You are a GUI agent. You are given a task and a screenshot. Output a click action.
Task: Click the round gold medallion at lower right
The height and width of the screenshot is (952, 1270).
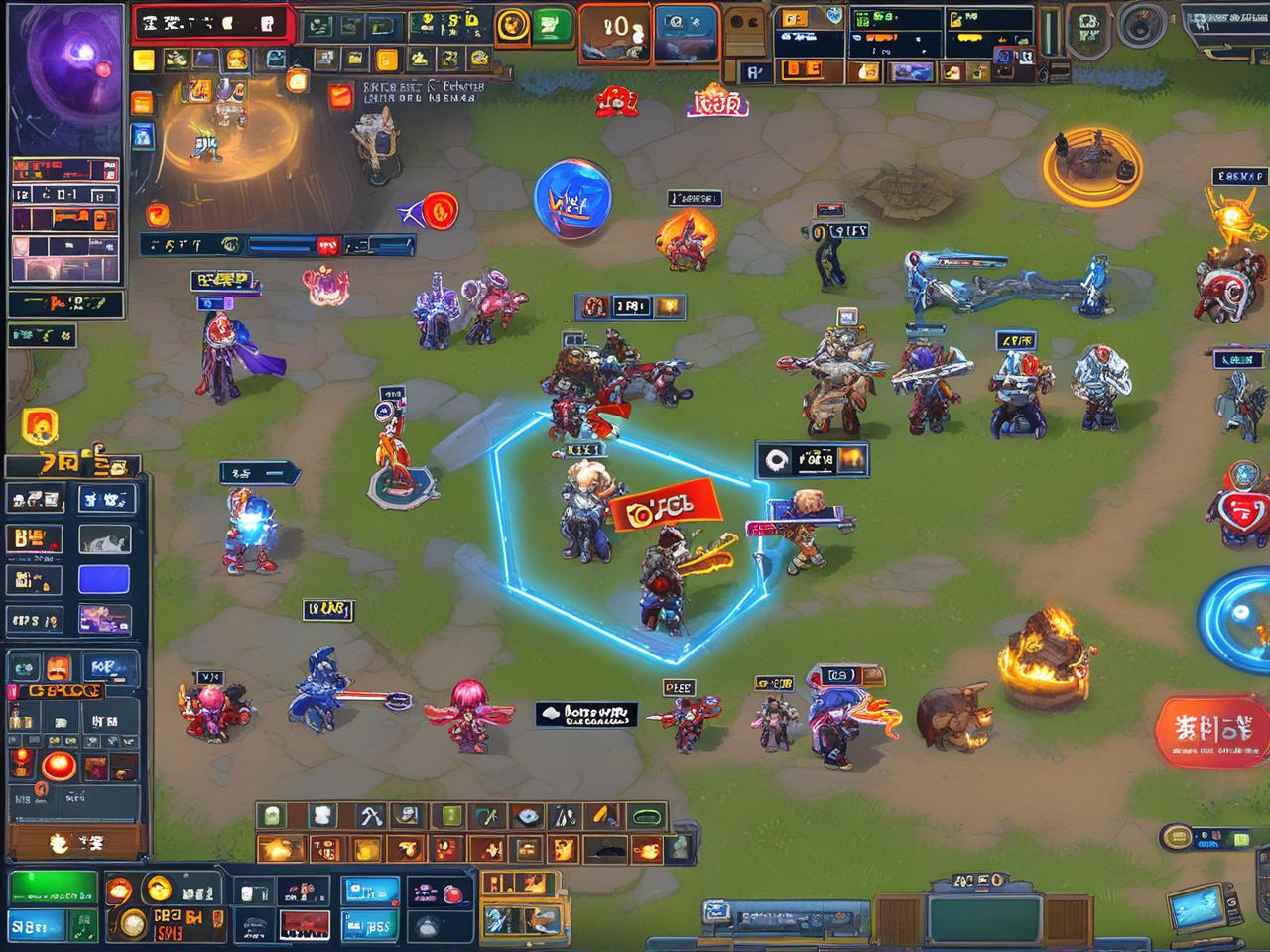[1178, 837]
